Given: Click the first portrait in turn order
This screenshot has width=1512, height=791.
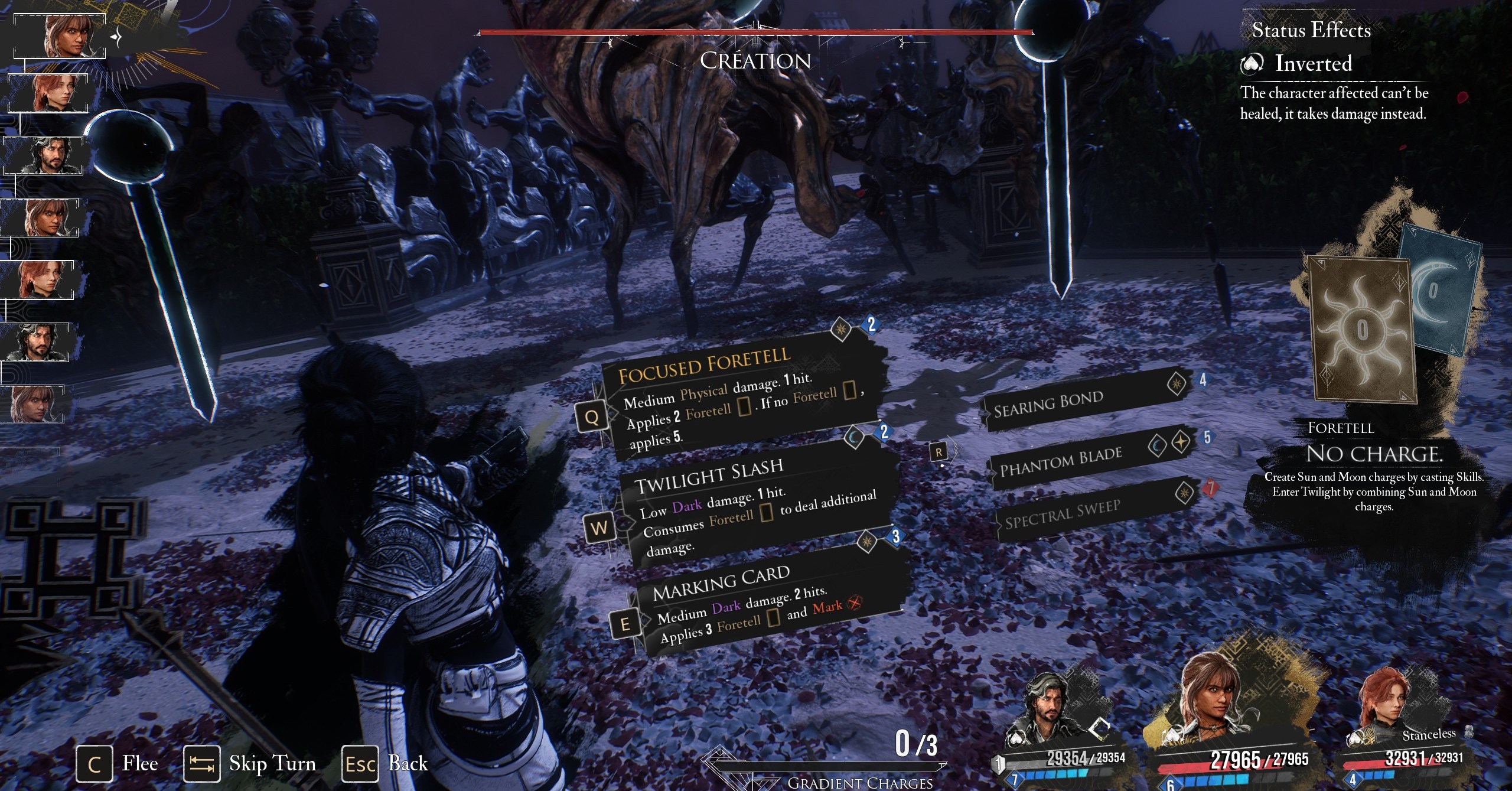Looking at the screenshot, I should click(x=60, y=35).
